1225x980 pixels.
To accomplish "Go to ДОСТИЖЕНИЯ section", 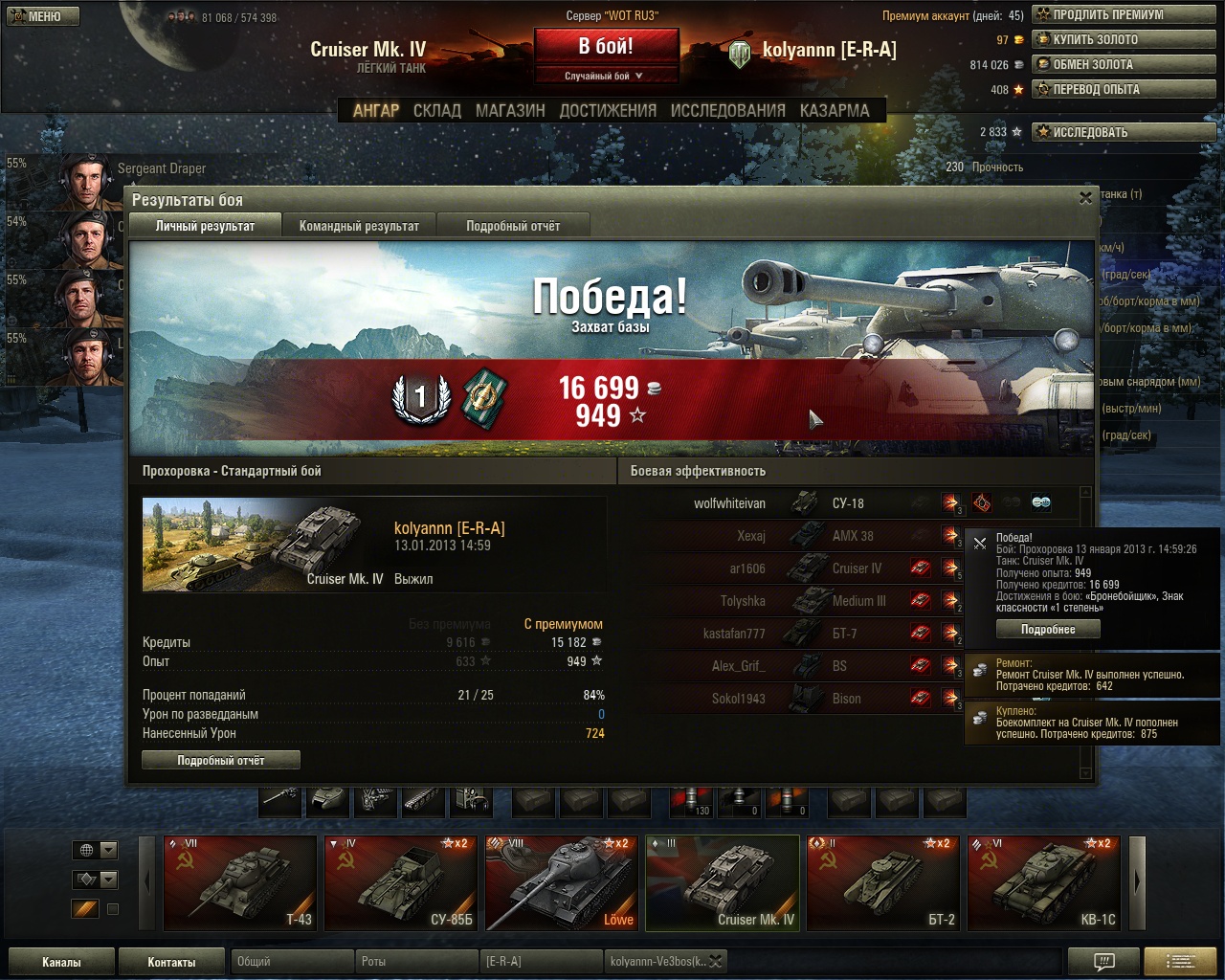I will (x=608, y=111).
